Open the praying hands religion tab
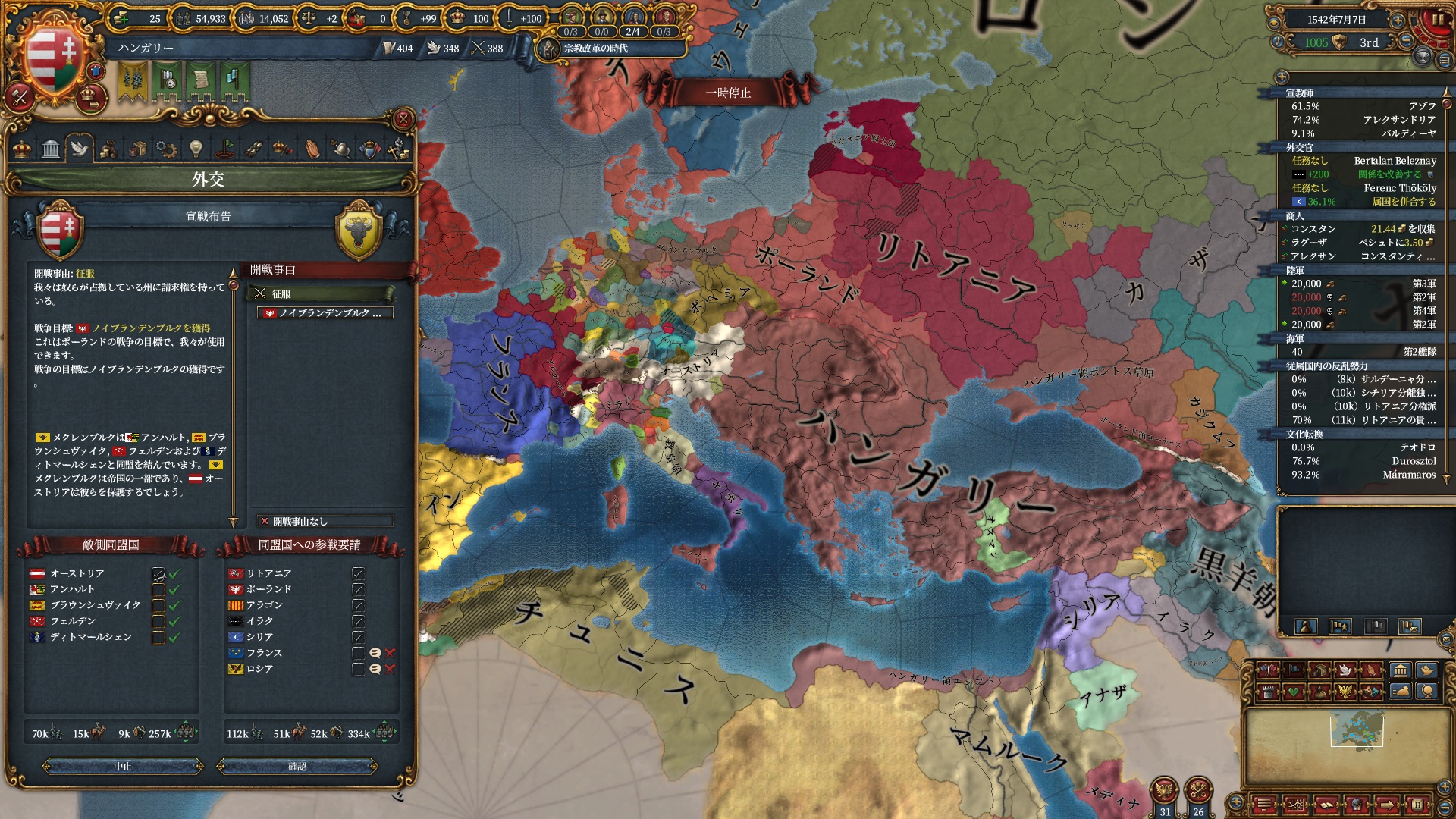 [312, 148]
